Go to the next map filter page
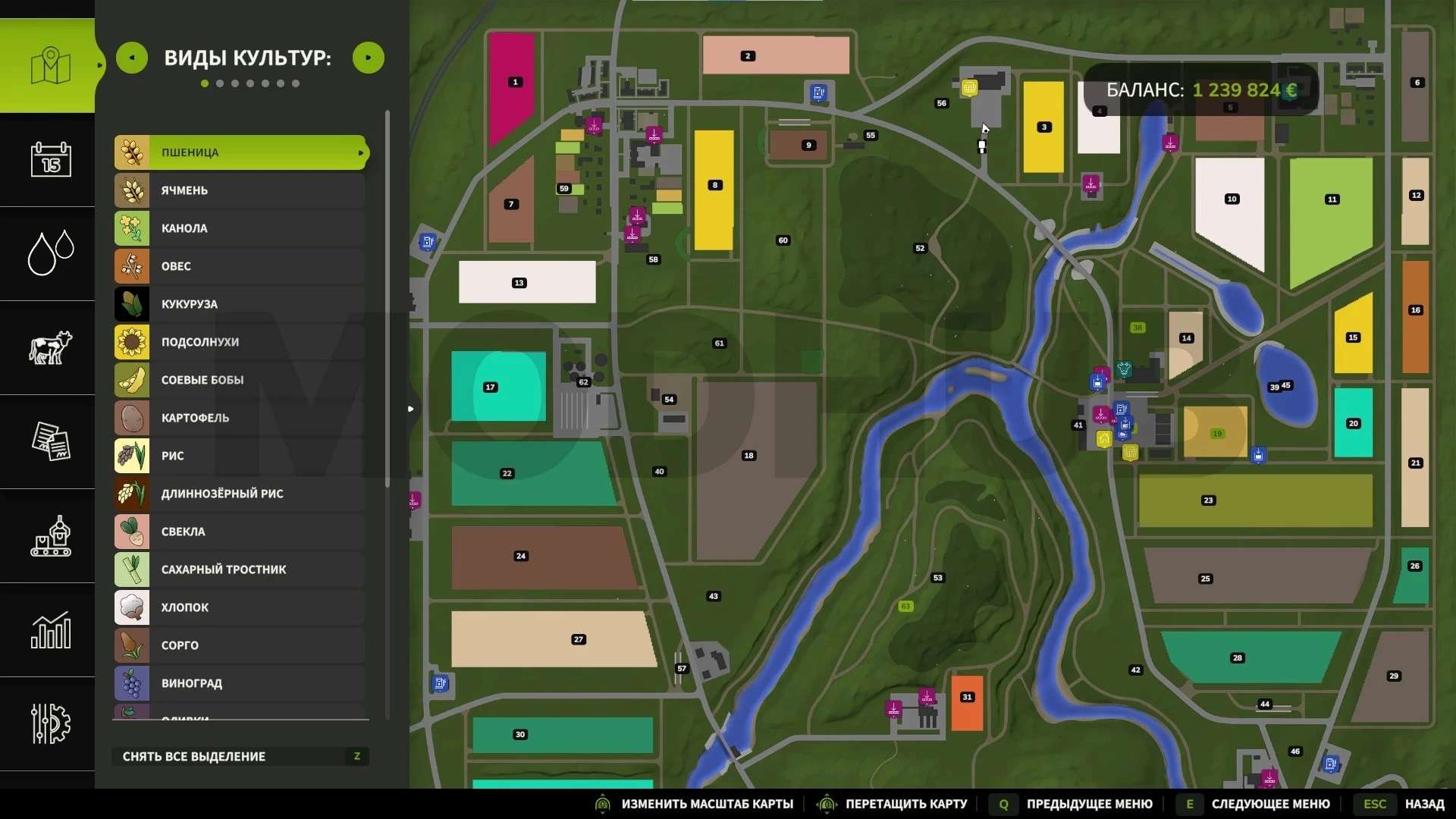The height and width of the screenshot is (819, 1456). coord(369,58)
